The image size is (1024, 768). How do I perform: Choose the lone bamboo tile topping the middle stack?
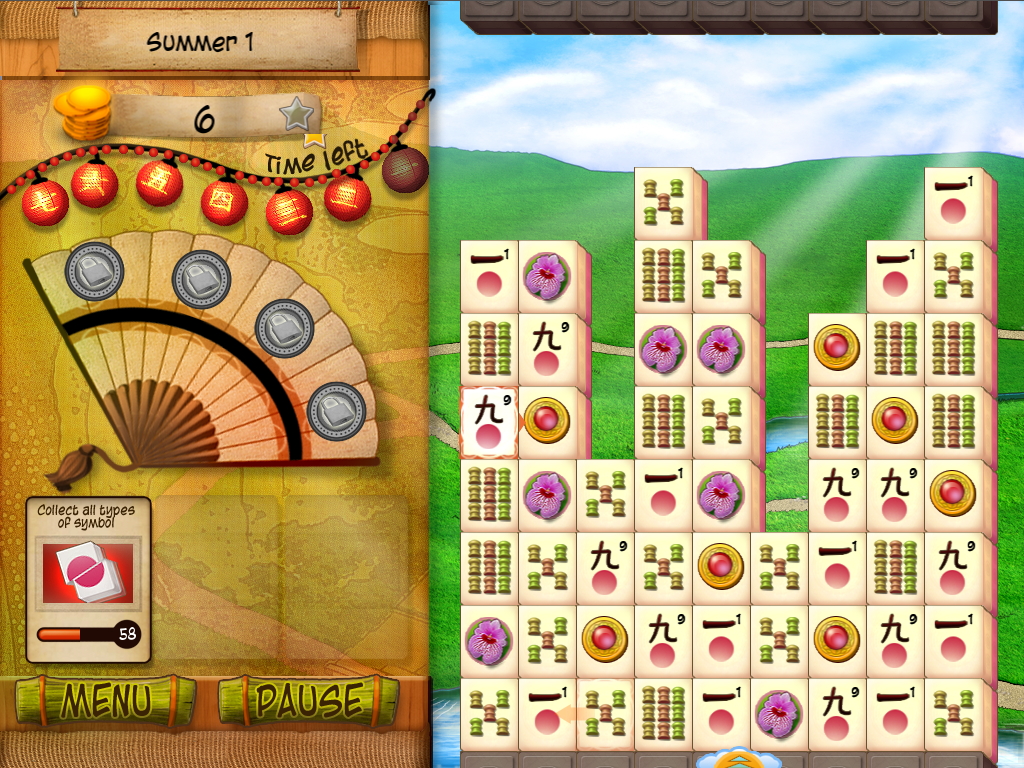click(663, 204)
